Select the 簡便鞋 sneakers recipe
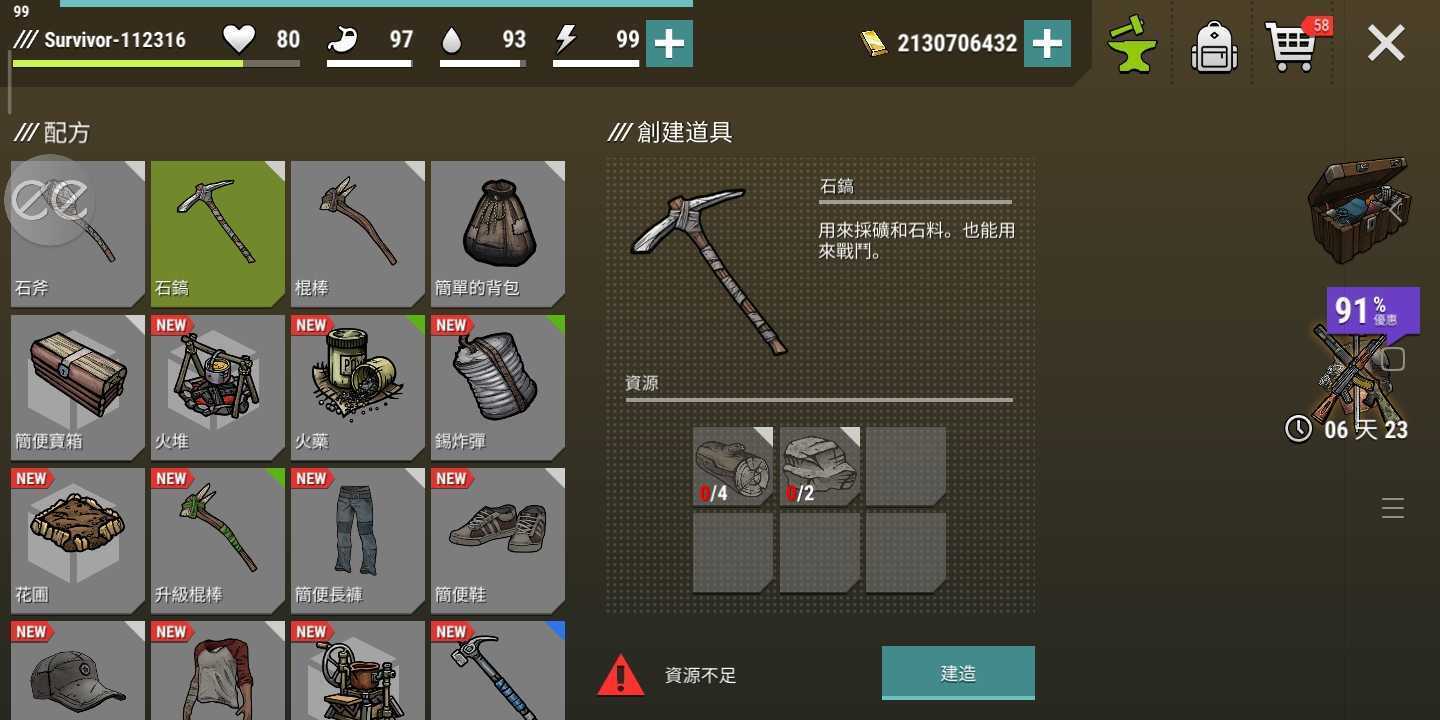 497,538
